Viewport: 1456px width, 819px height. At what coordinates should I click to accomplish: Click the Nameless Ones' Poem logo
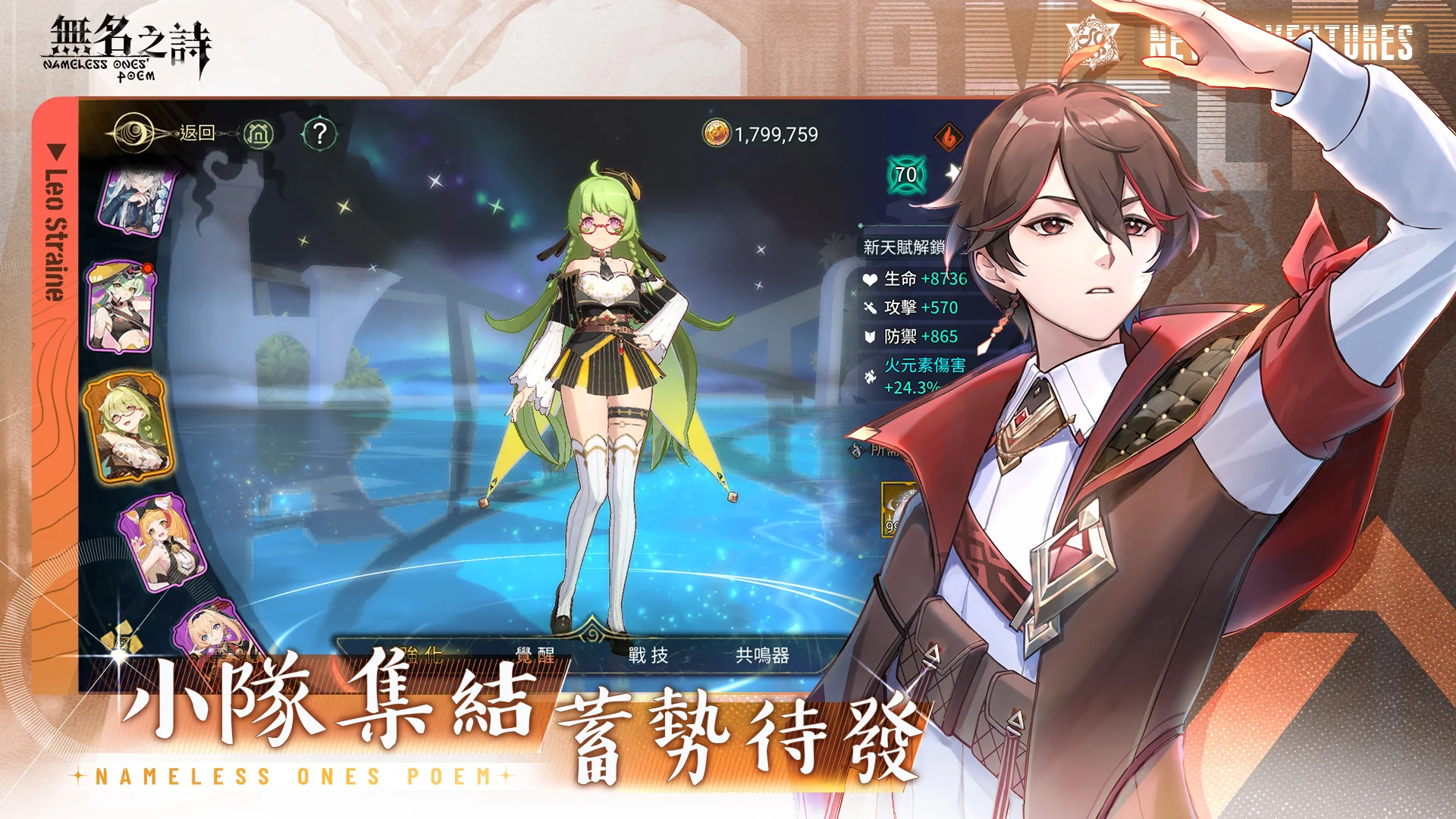129,45
